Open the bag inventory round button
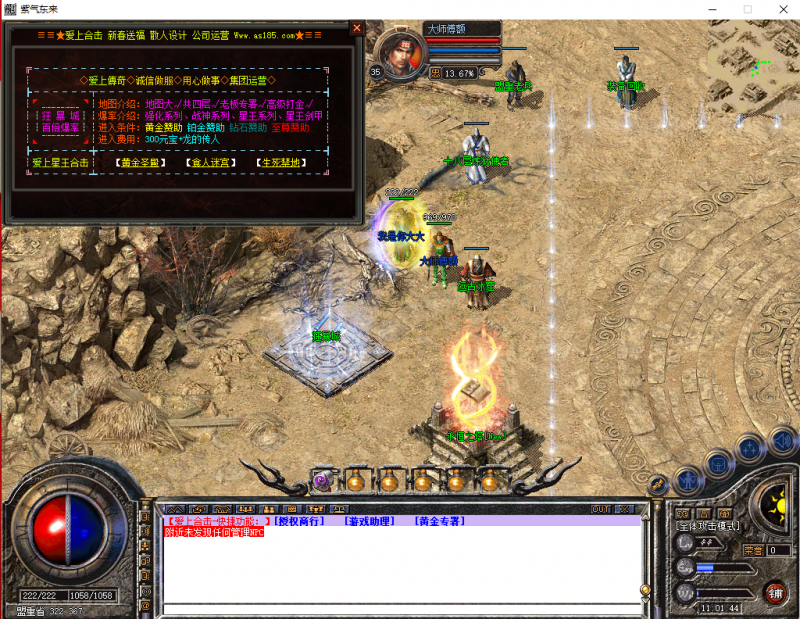Image resolution: width=800 pixels, height=619 pixels. click(717, 462)
